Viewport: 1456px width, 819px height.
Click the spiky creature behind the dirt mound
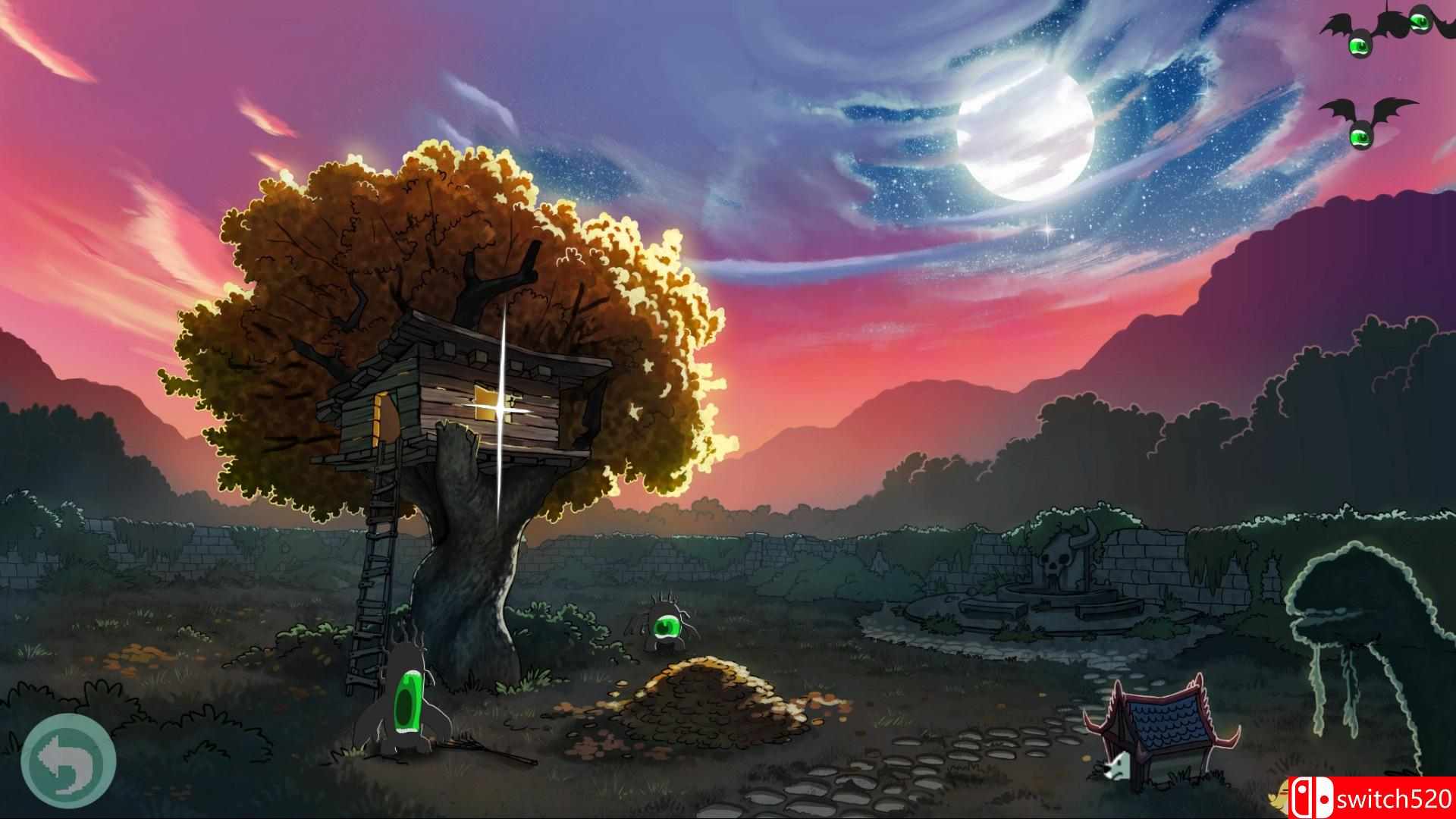pyautogui.click(x=667, y=626)
